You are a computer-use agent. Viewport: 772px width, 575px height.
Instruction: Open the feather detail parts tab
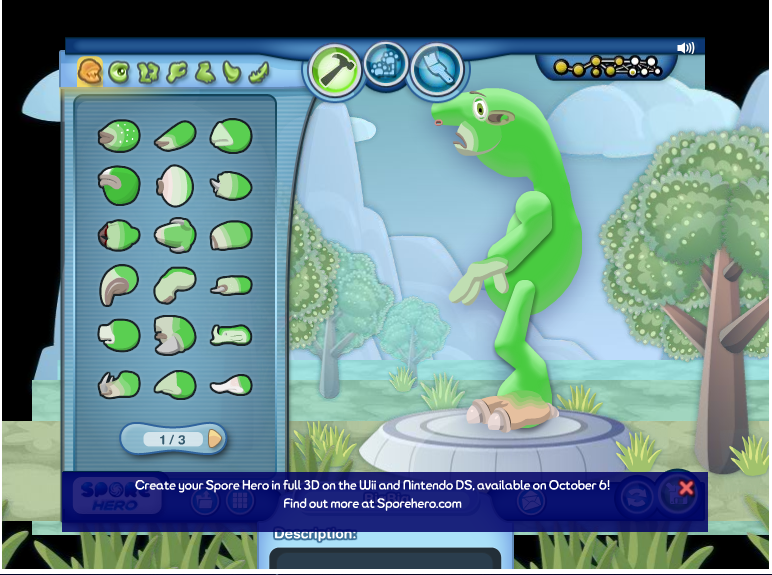259,72
